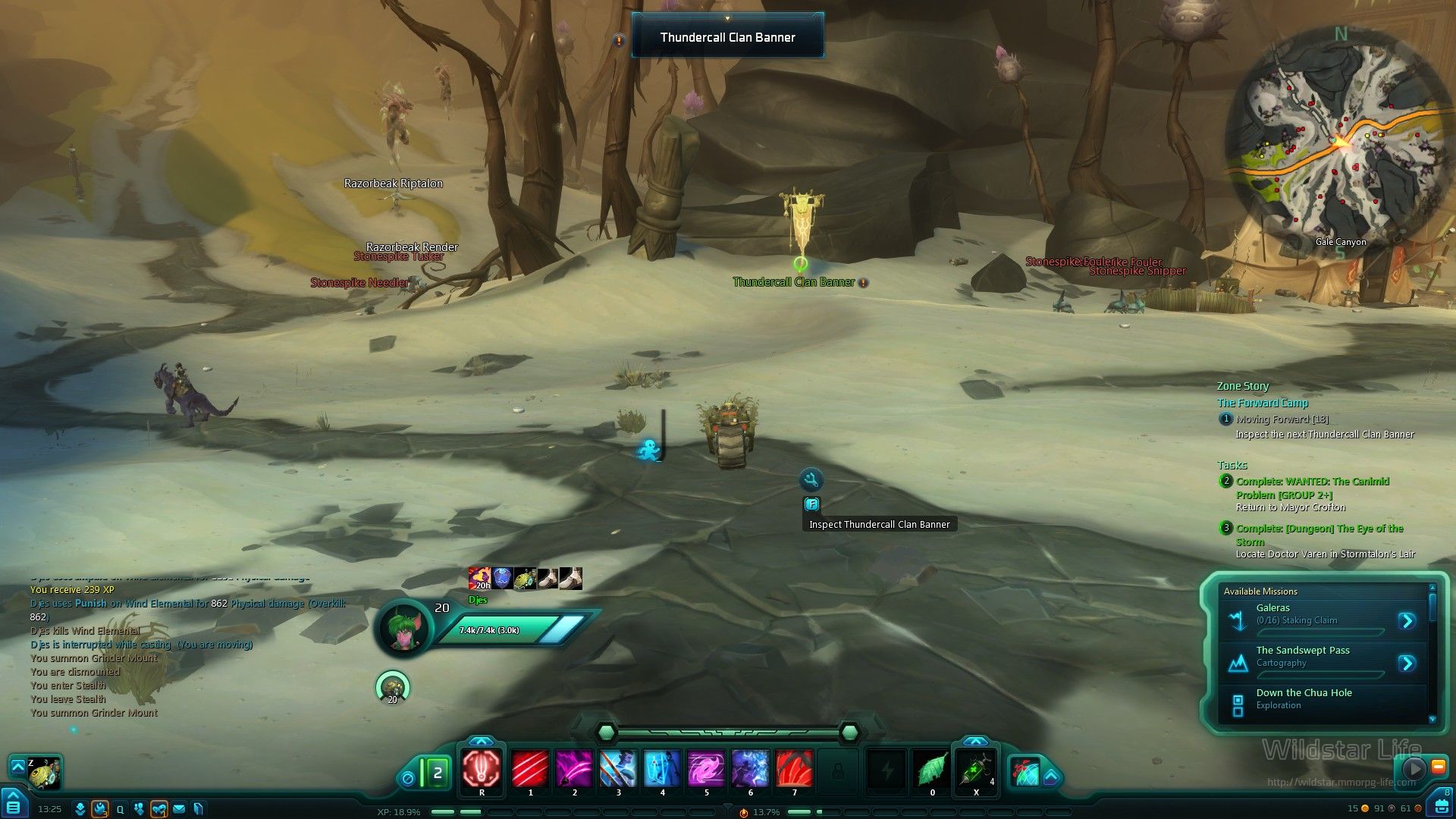Select the Moving Forward zone story objective

(x=1282, y=419)
